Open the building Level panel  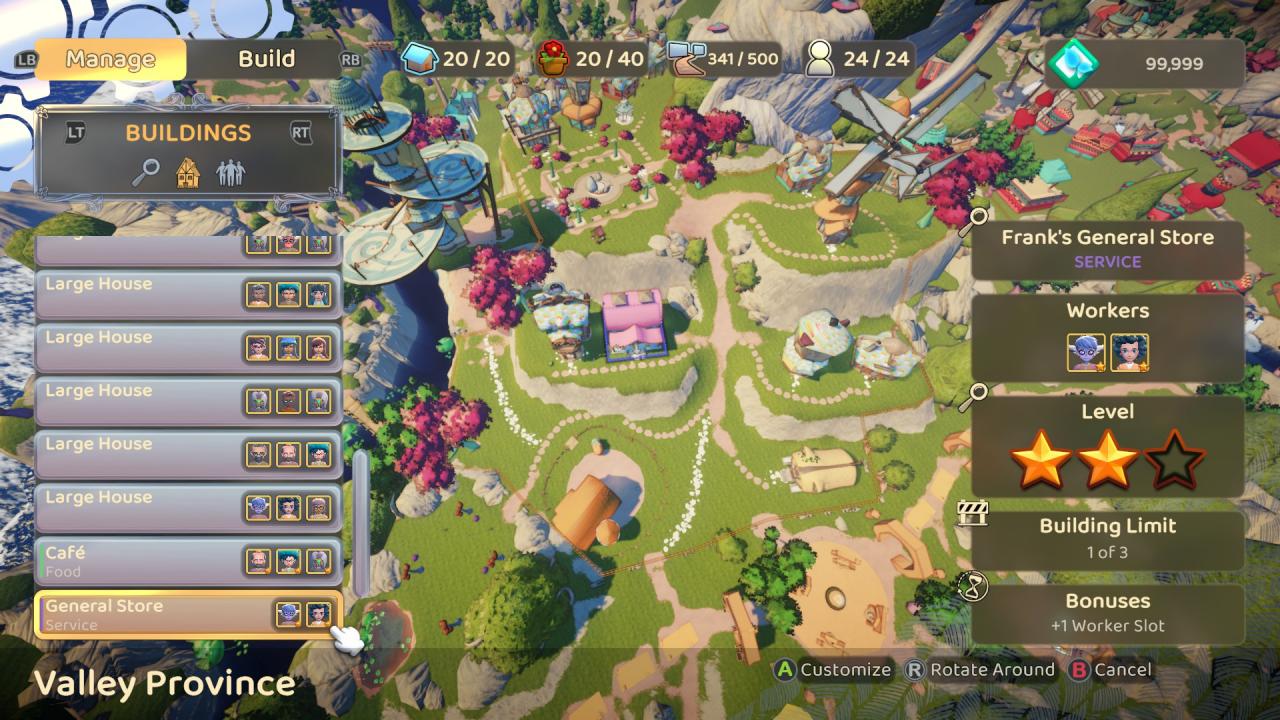click(1107, 446)
